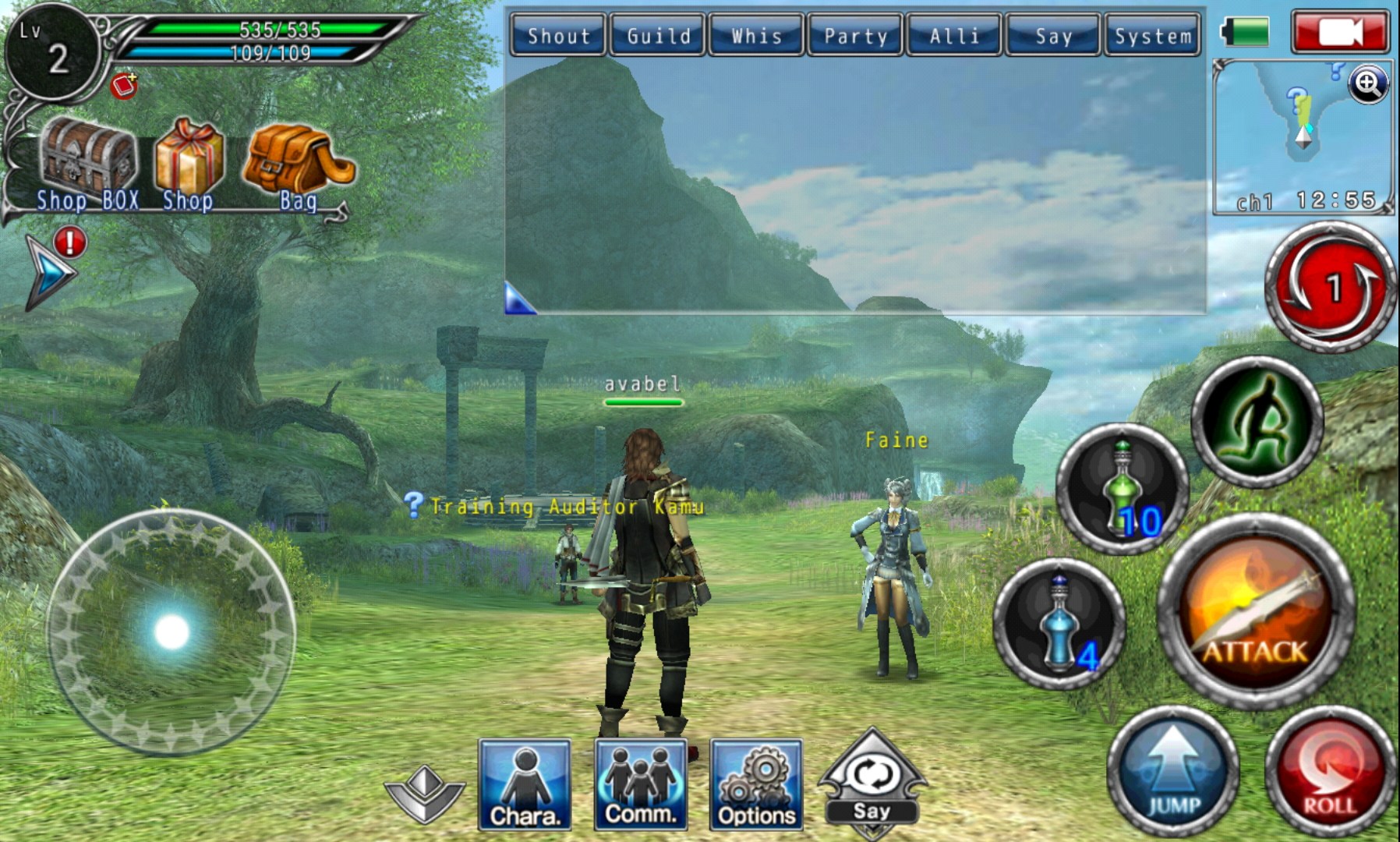Start the red camera recording button
This screenshot has width=1400, height=842.
point(1340,33)
